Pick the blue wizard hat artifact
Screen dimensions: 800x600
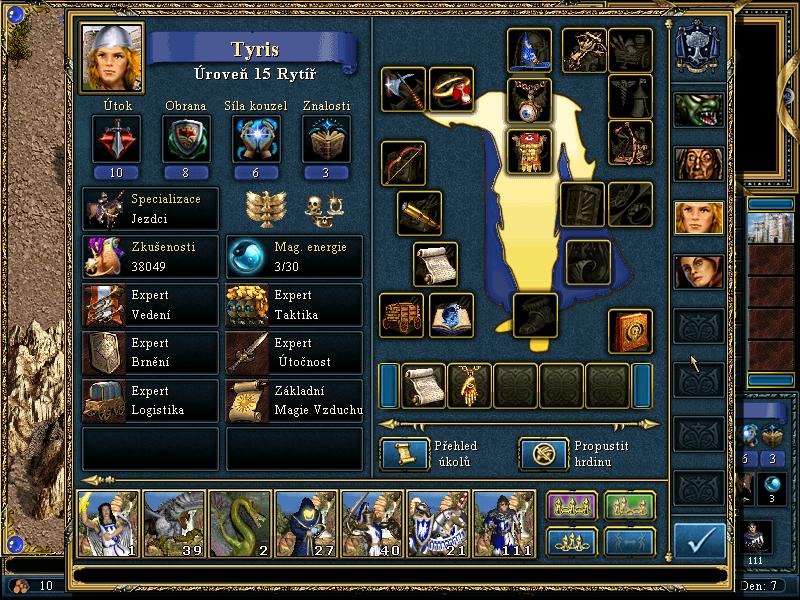(x=529, y=50)
